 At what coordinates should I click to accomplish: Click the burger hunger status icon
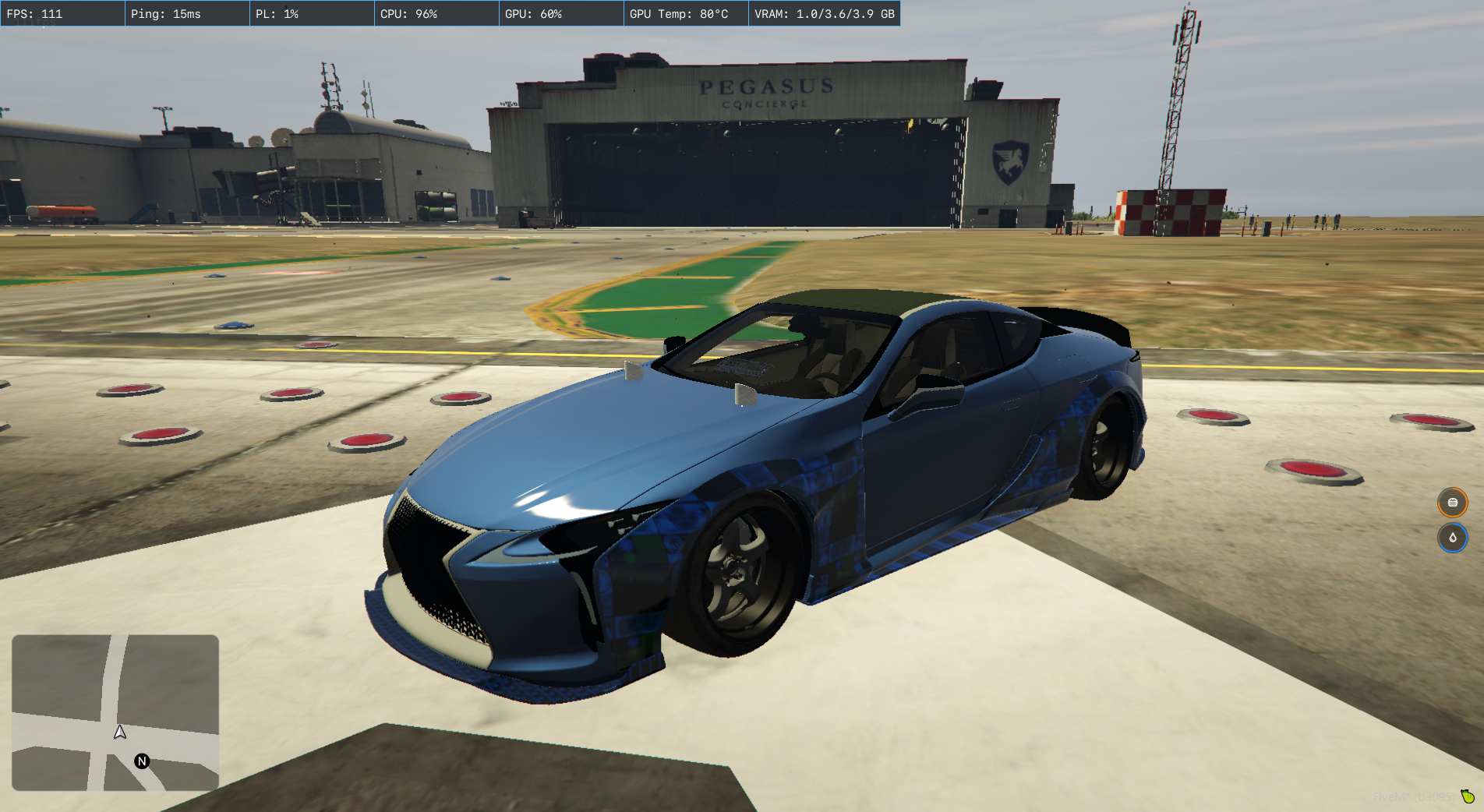1452,503
